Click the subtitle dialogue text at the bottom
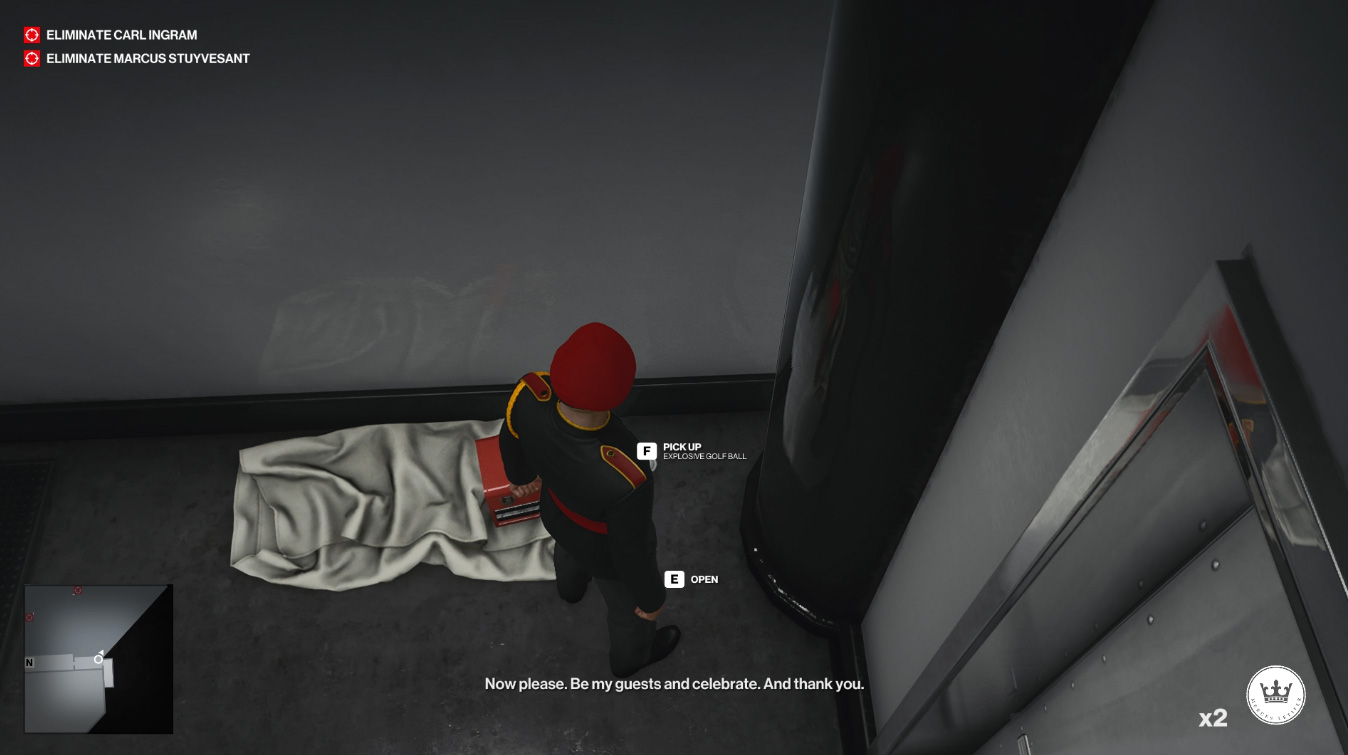1348x755 pixels. (x=674, y=684)
